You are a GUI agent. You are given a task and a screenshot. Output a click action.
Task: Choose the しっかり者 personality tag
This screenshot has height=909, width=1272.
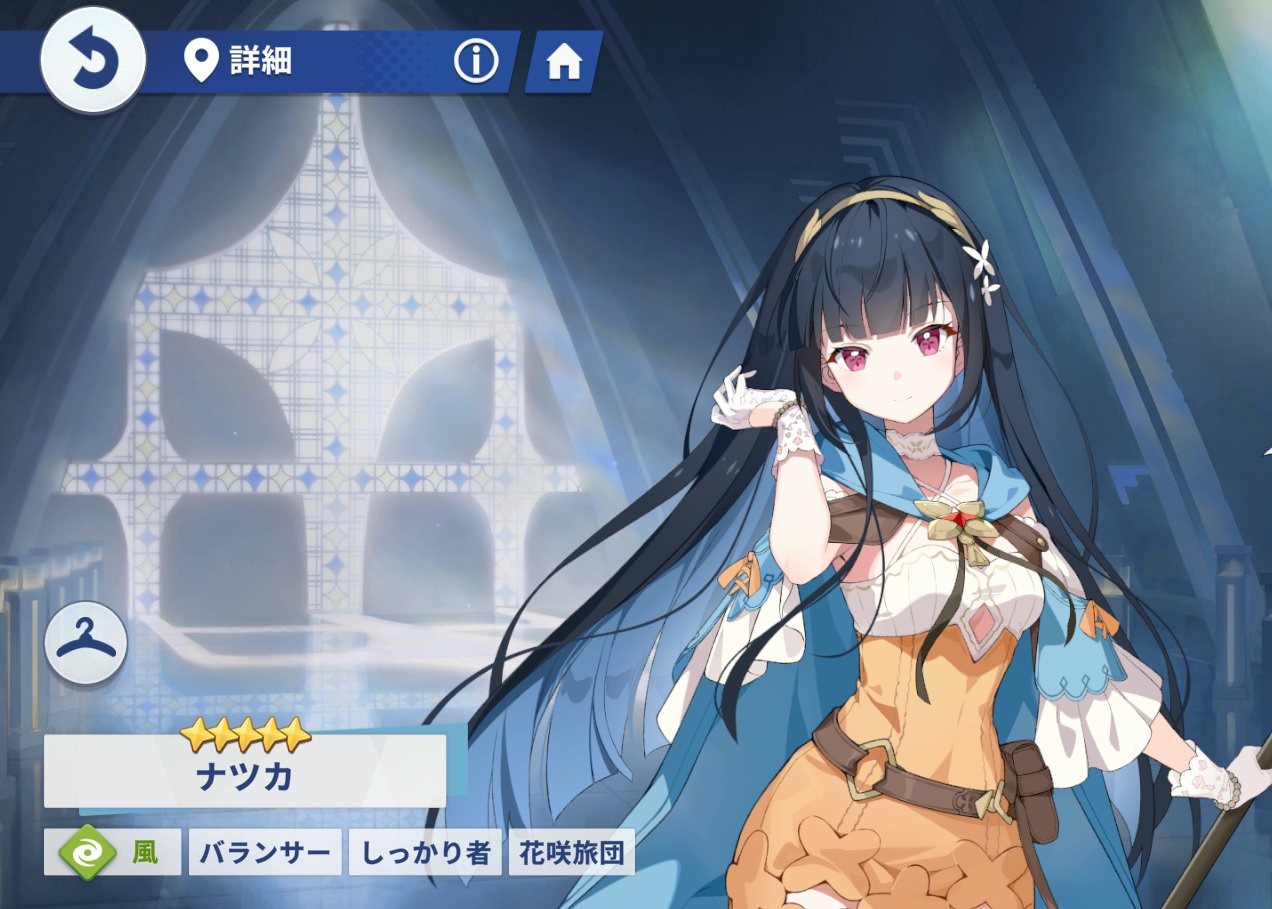tap(425, 852)
